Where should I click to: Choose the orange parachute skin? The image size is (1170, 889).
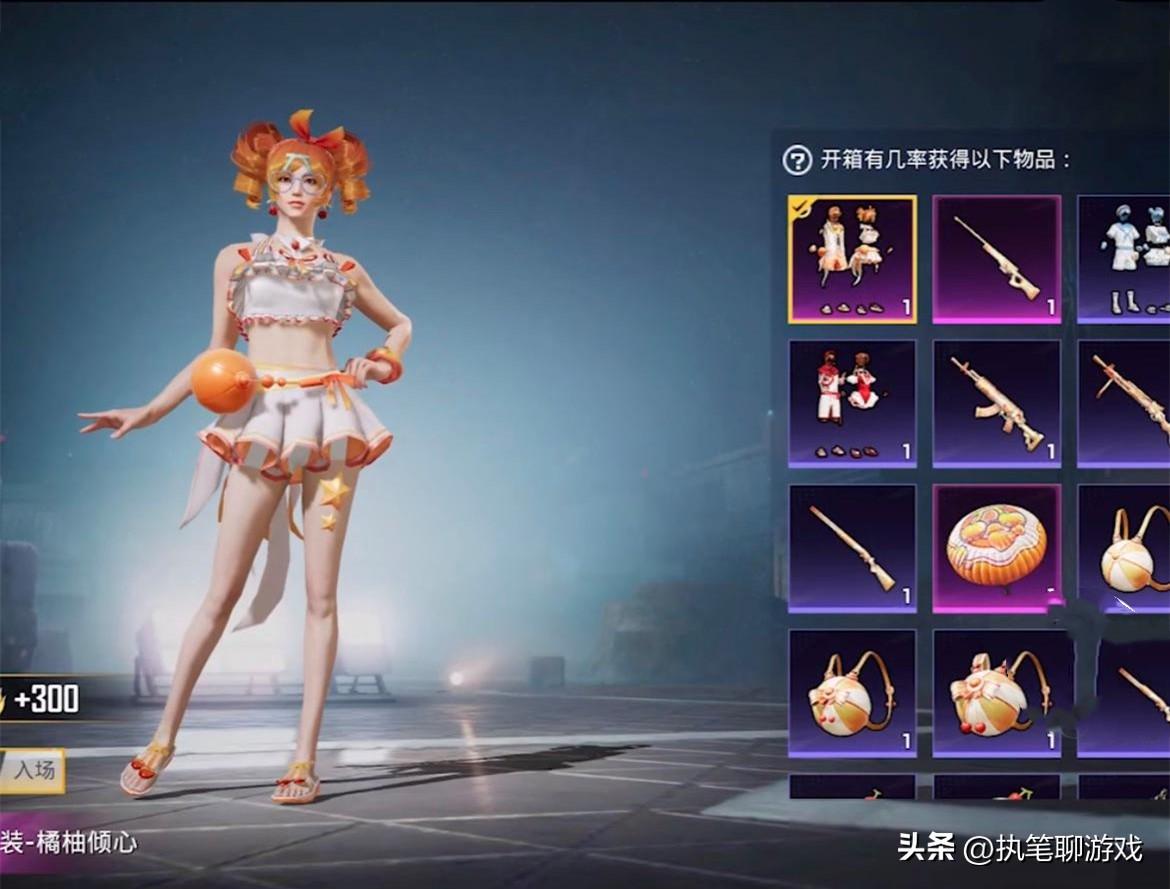(x=996, y=548)
